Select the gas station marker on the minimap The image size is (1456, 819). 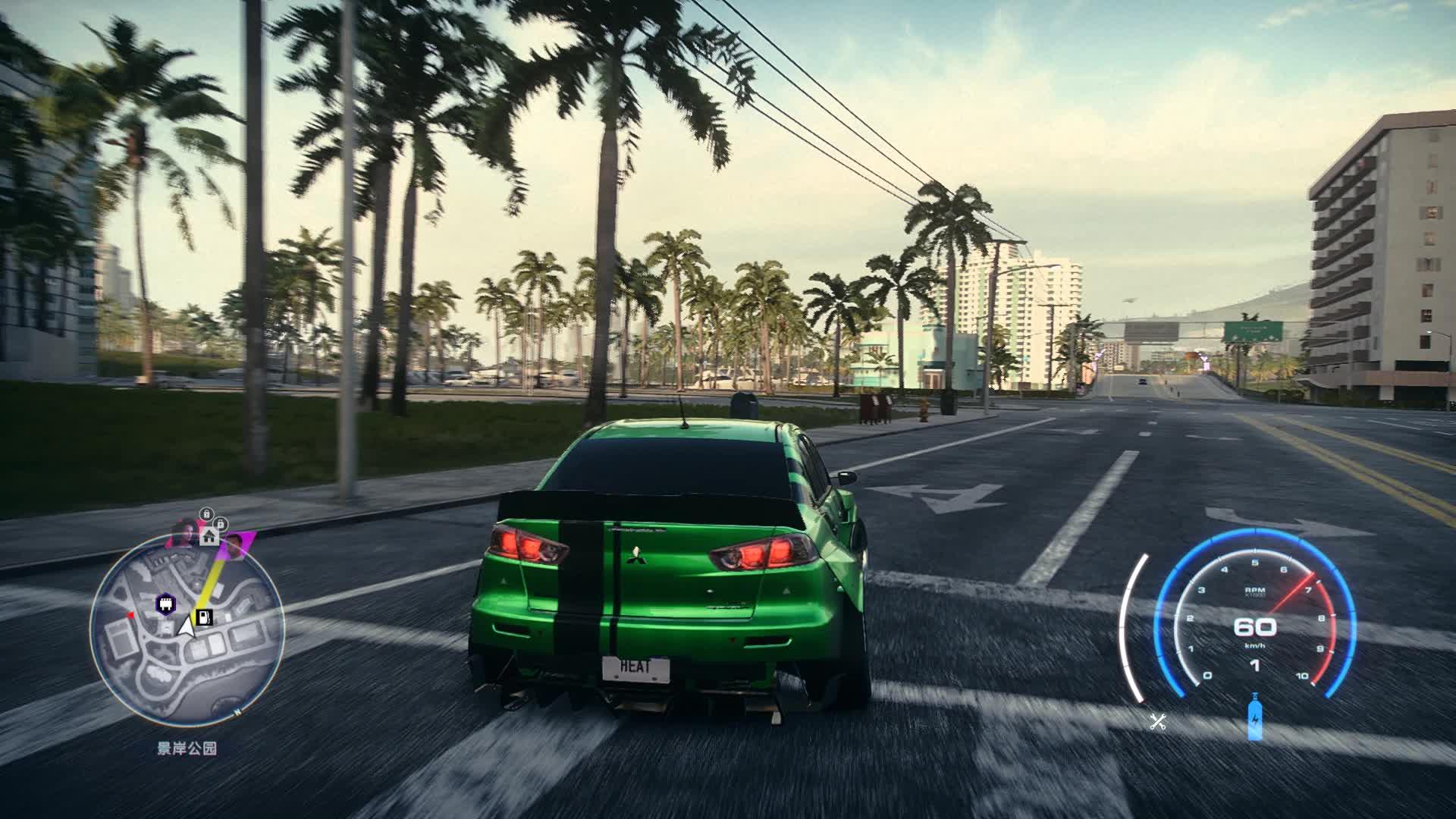(205, 617)
